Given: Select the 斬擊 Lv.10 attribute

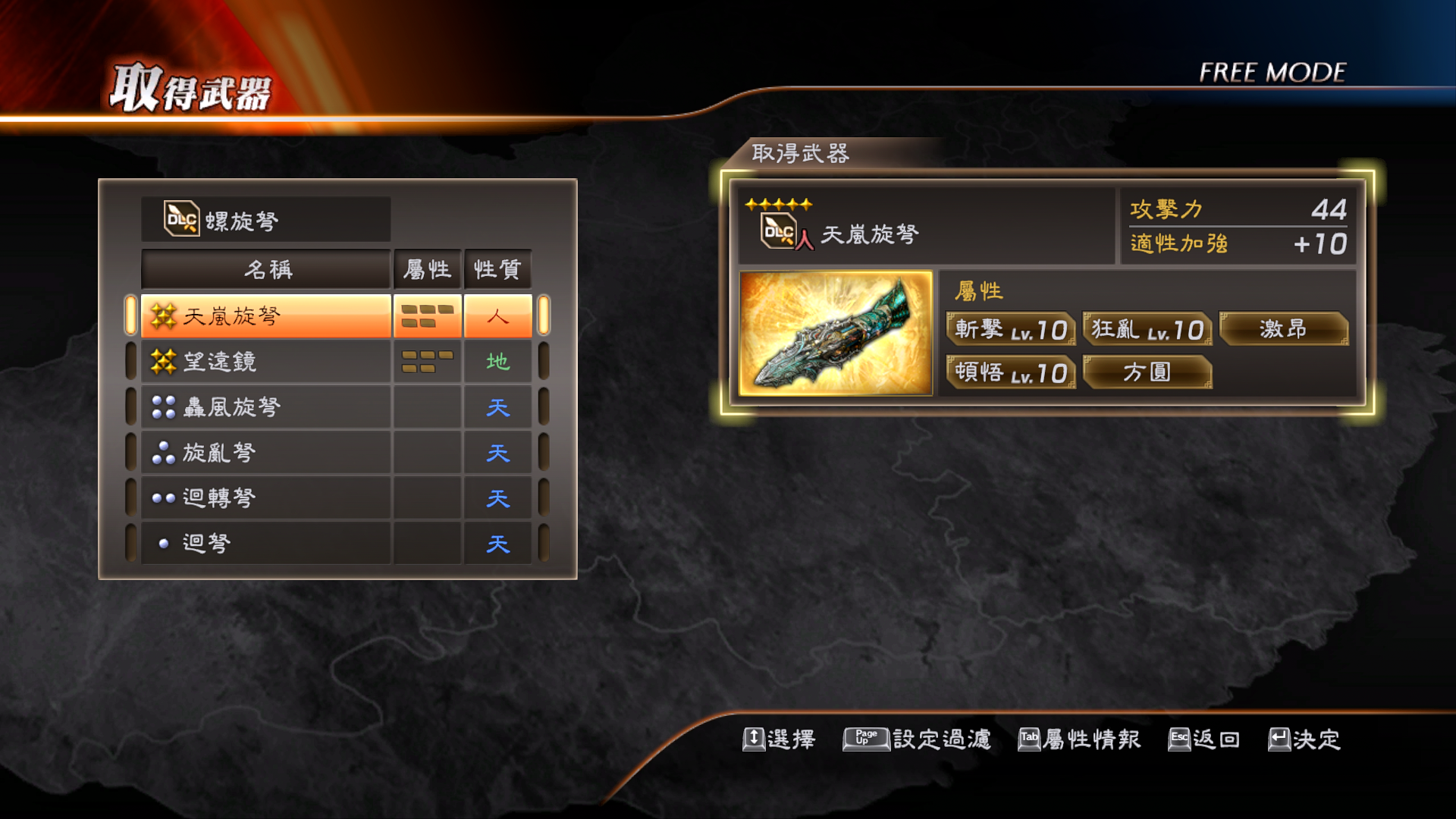Looking at the screenshot, I should [x=1011, y=329].
